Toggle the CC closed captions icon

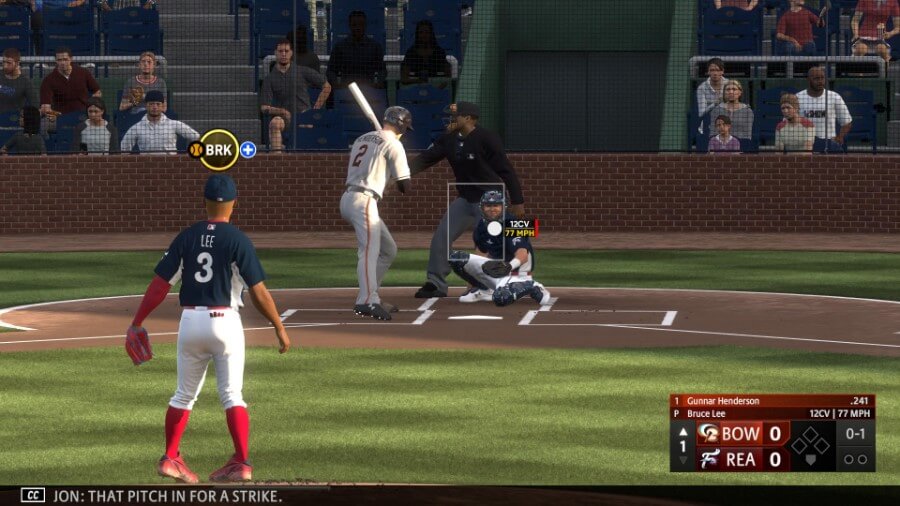33,495
